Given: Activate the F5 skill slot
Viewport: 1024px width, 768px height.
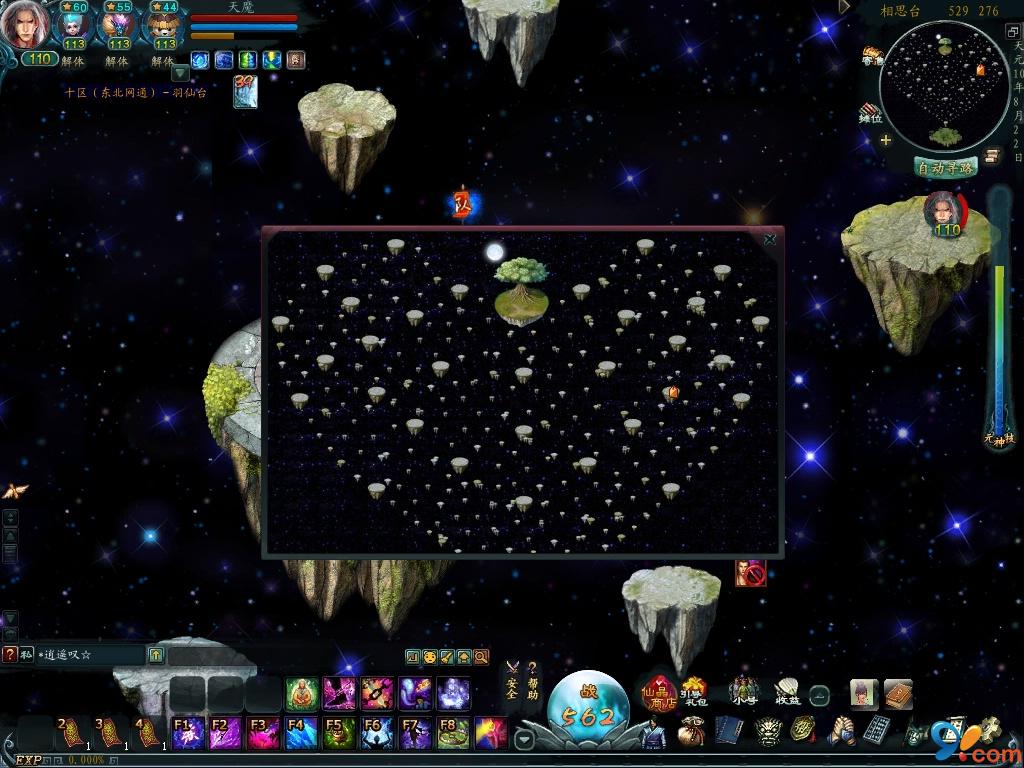Looking at the screenshot, I should click(x=340, y=733).
